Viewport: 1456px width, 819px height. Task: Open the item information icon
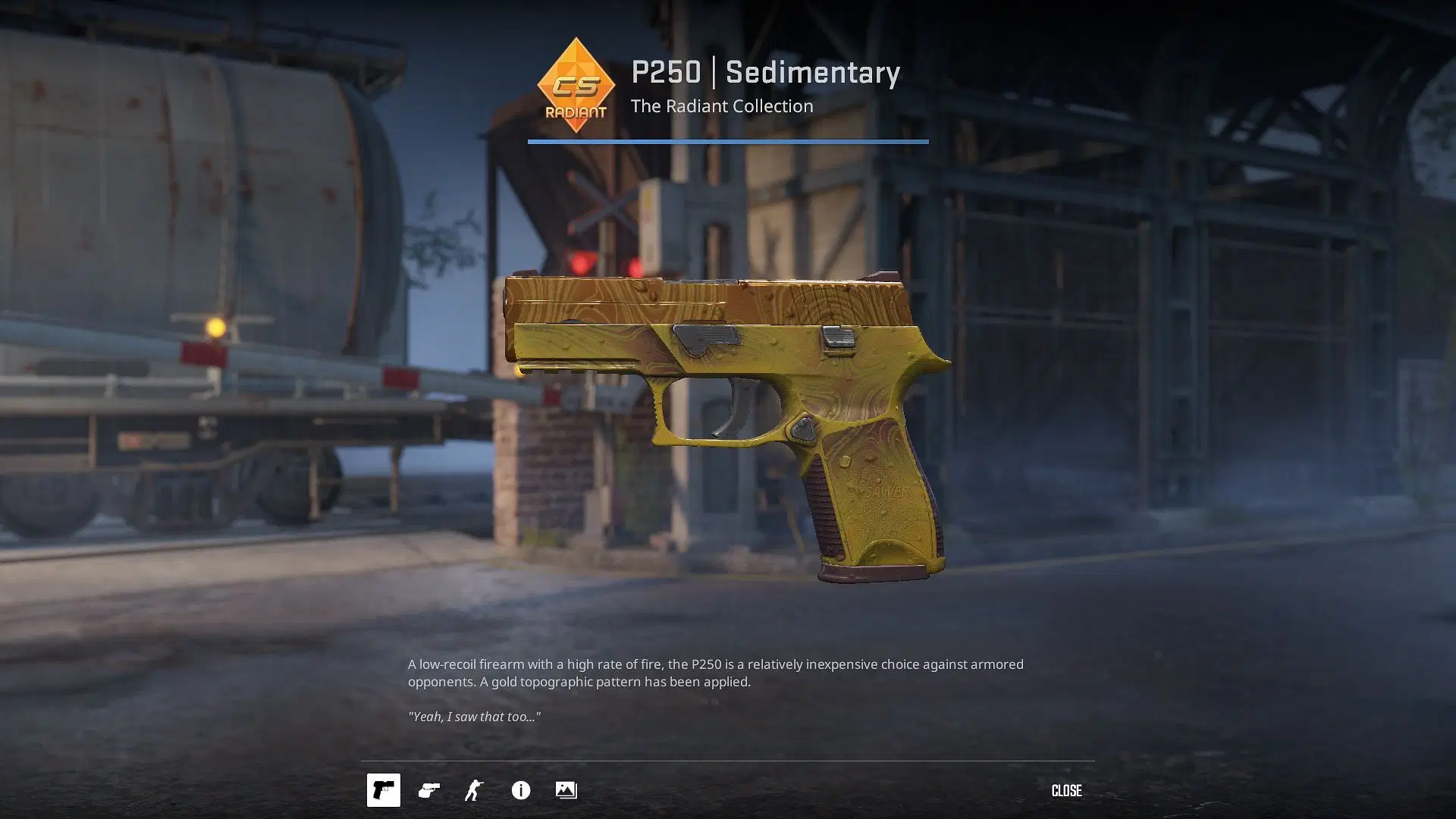pos(521,790)
